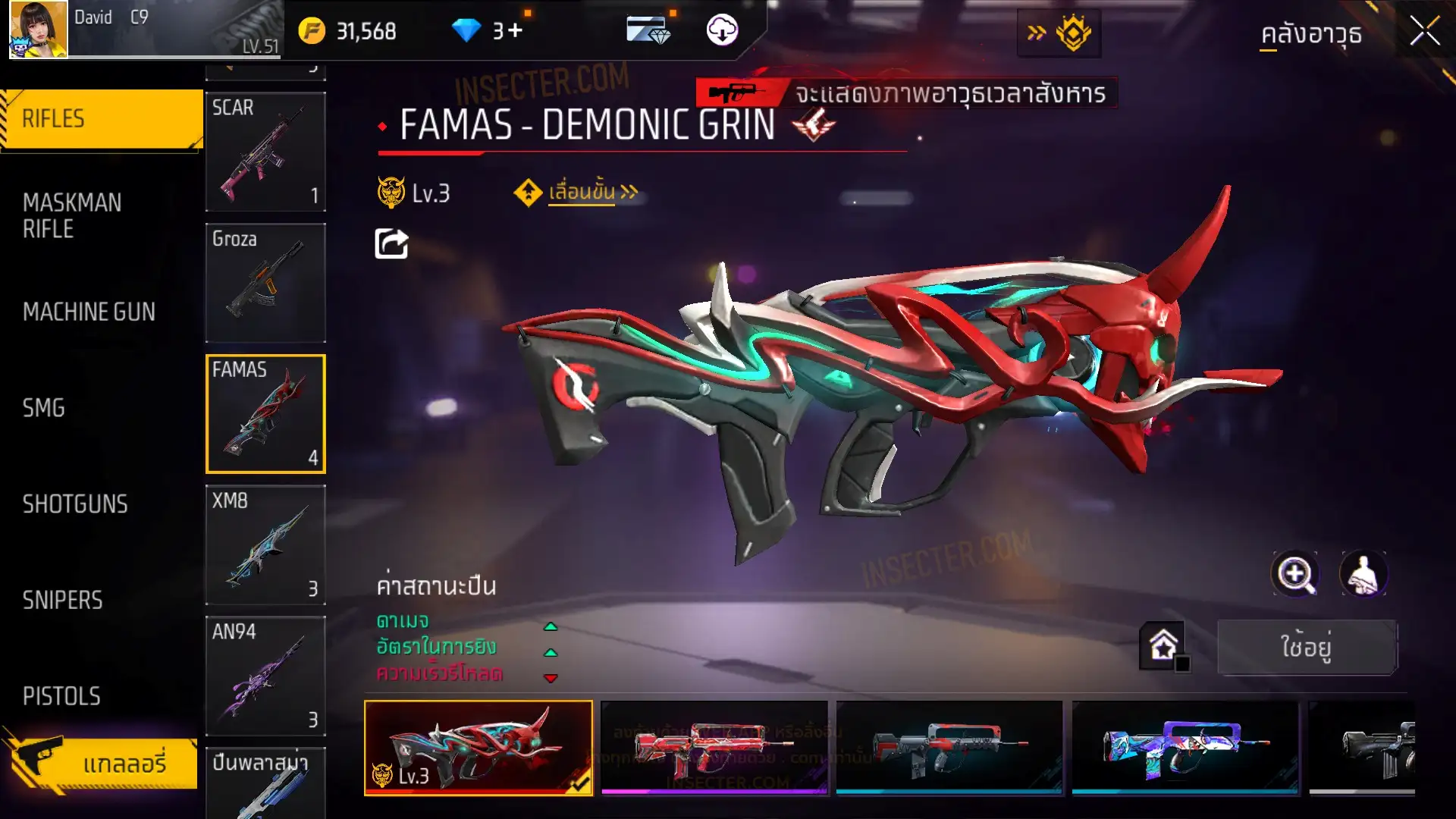
Task: Choose the SCAR weapon tile
Action: pyautogui.click(x=265, y=152)
